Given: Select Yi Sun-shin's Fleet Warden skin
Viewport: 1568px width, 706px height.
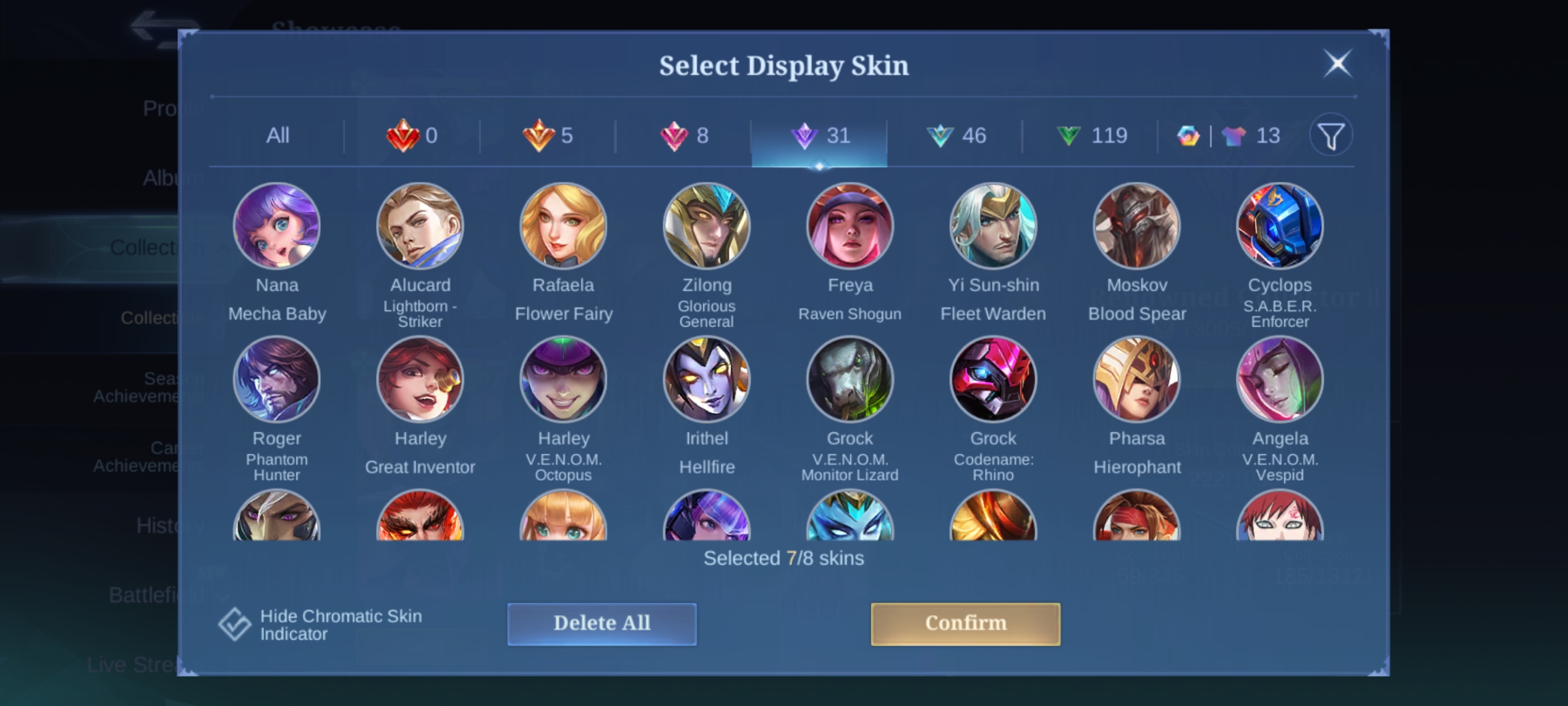Looking at the screenshot, I should pyautogui.click(x=993, y=226).
